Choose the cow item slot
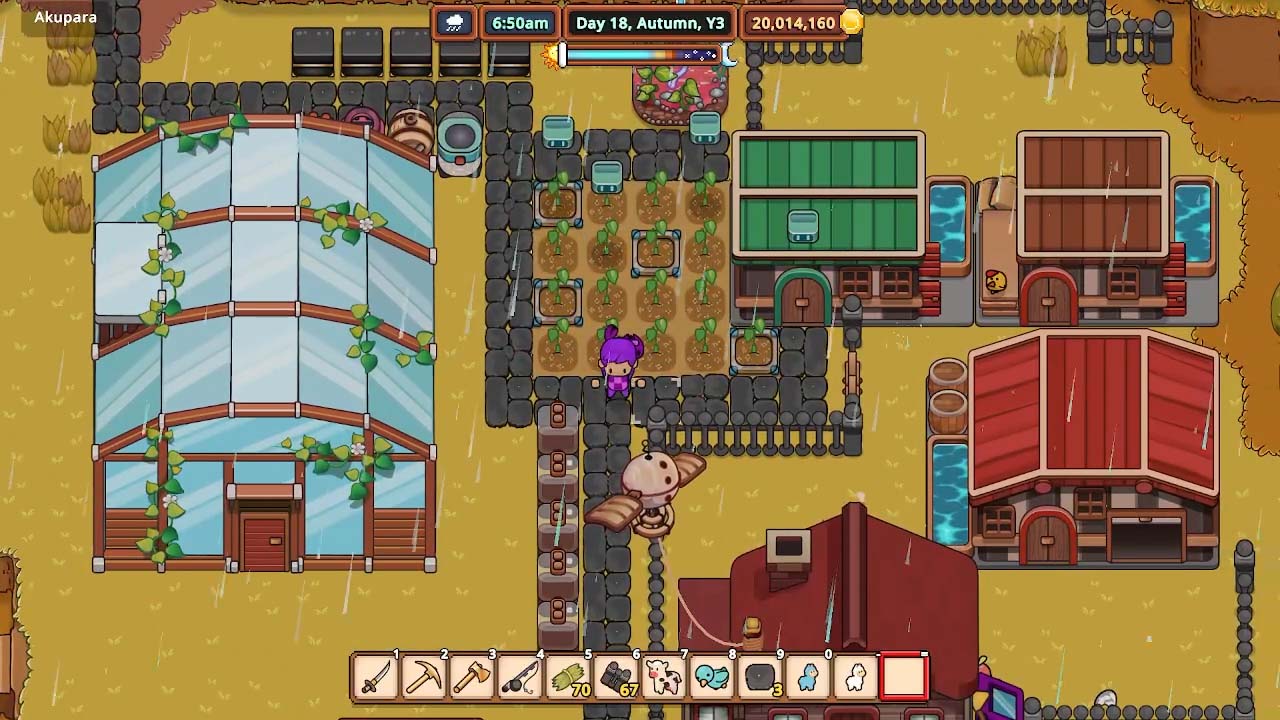The width and height of the screenshot is (1280, 720). pyautogui.click(x=664, y=677)
